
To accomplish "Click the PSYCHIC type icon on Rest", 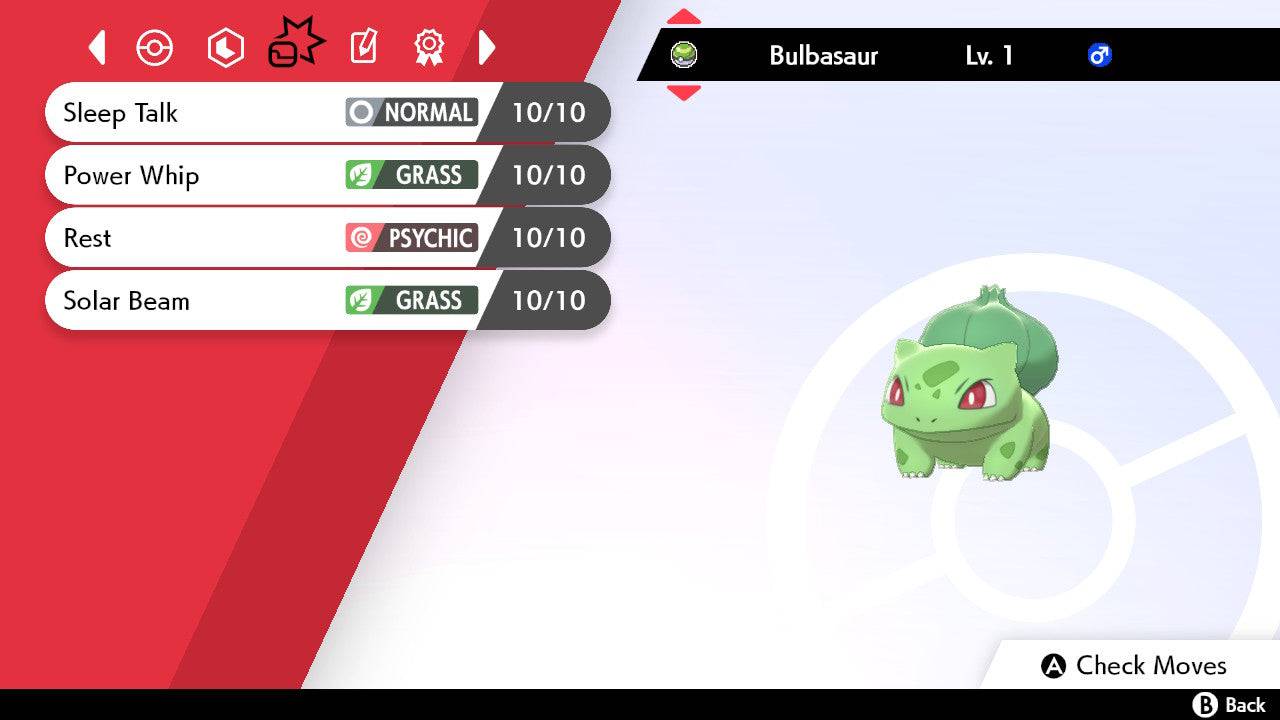I will pyautogui.click(x=410, y=238).
